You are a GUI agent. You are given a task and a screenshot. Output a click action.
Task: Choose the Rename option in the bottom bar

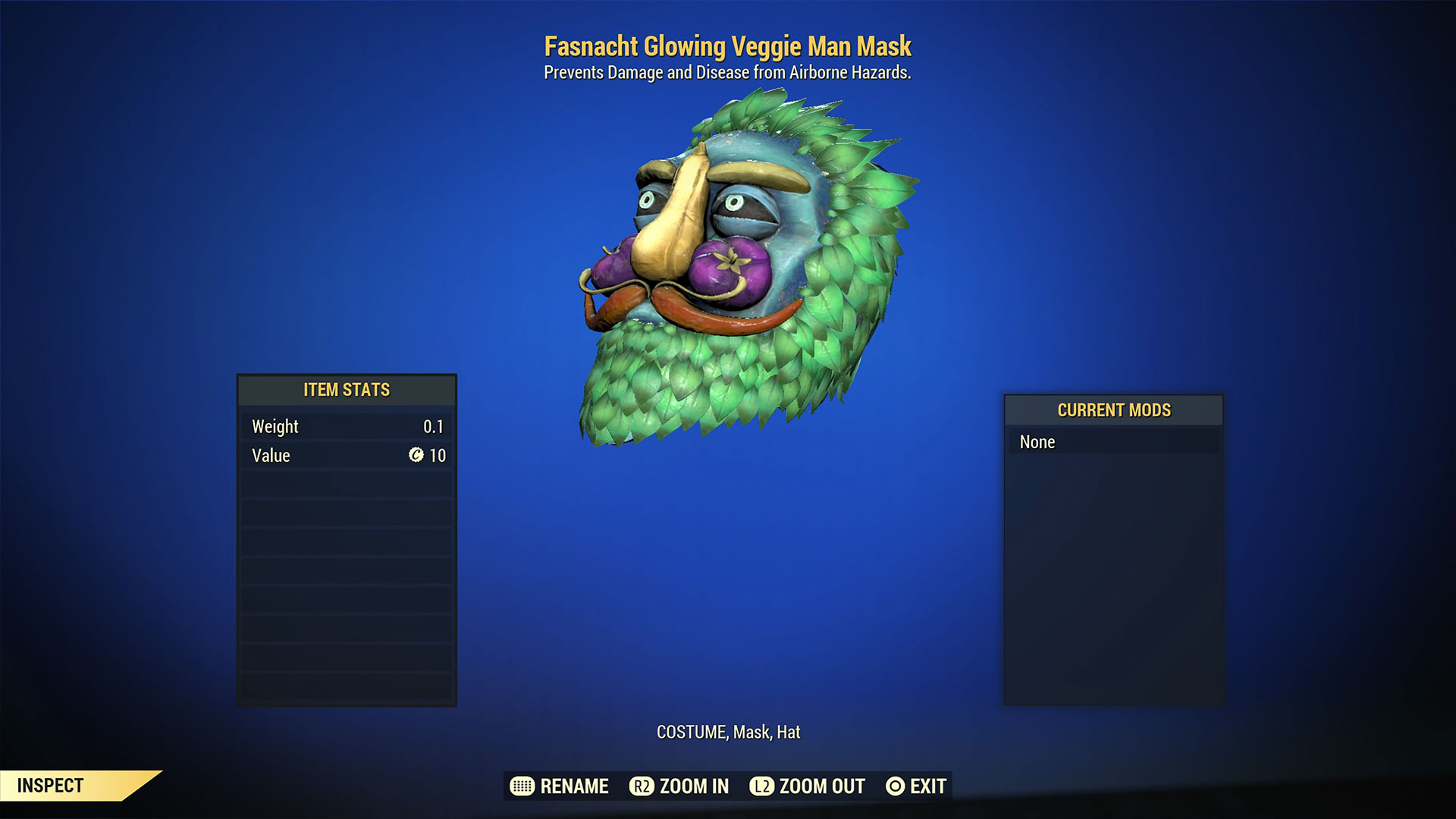pyautogui.click(x=560, y=786)
